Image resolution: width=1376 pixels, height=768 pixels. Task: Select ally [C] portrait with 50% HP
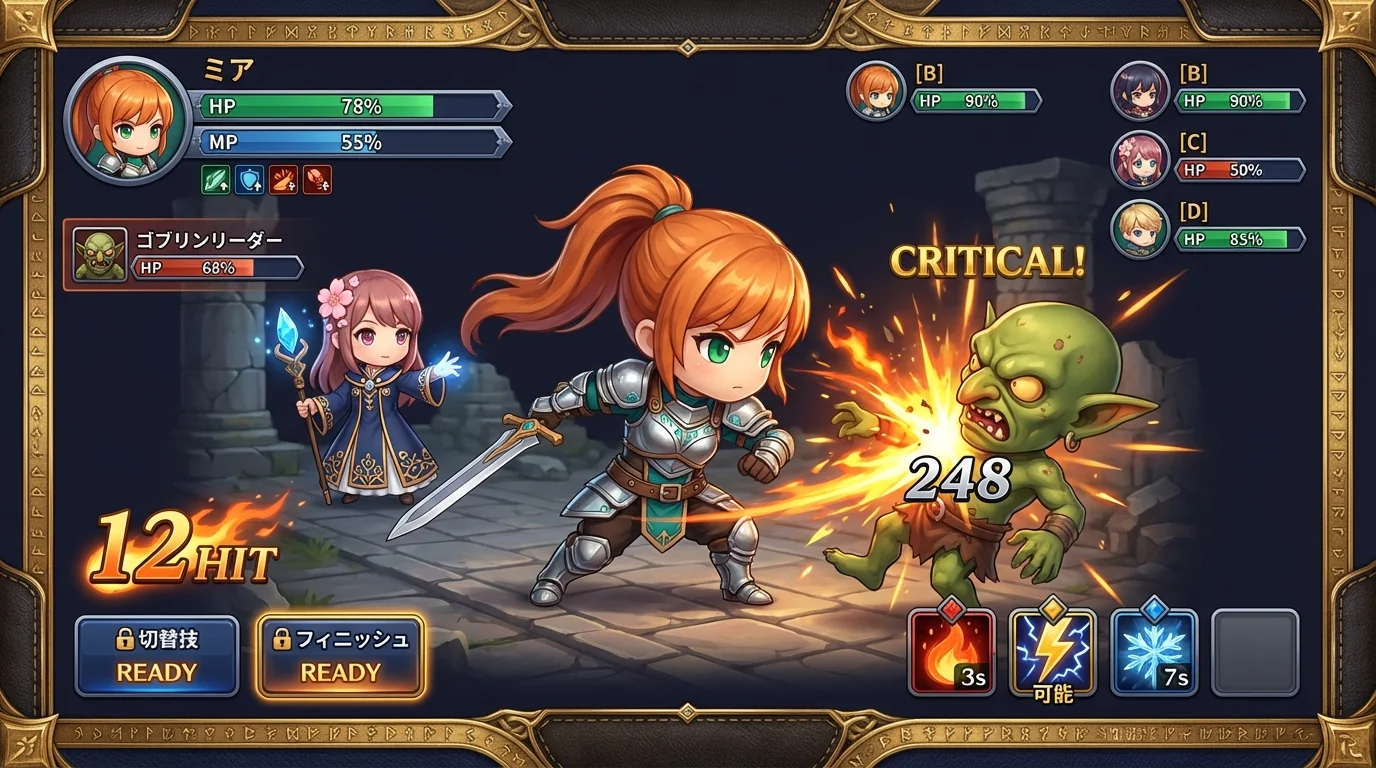1141,160
